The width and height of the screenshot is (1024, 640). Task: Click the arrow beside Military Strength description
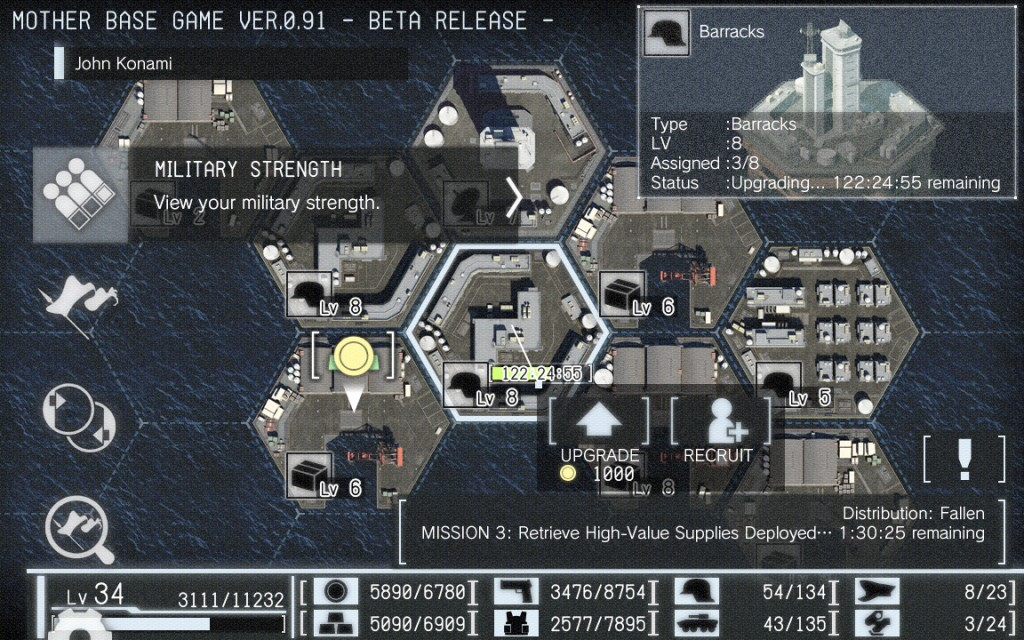pyautogui.click(x=514, y=197)
